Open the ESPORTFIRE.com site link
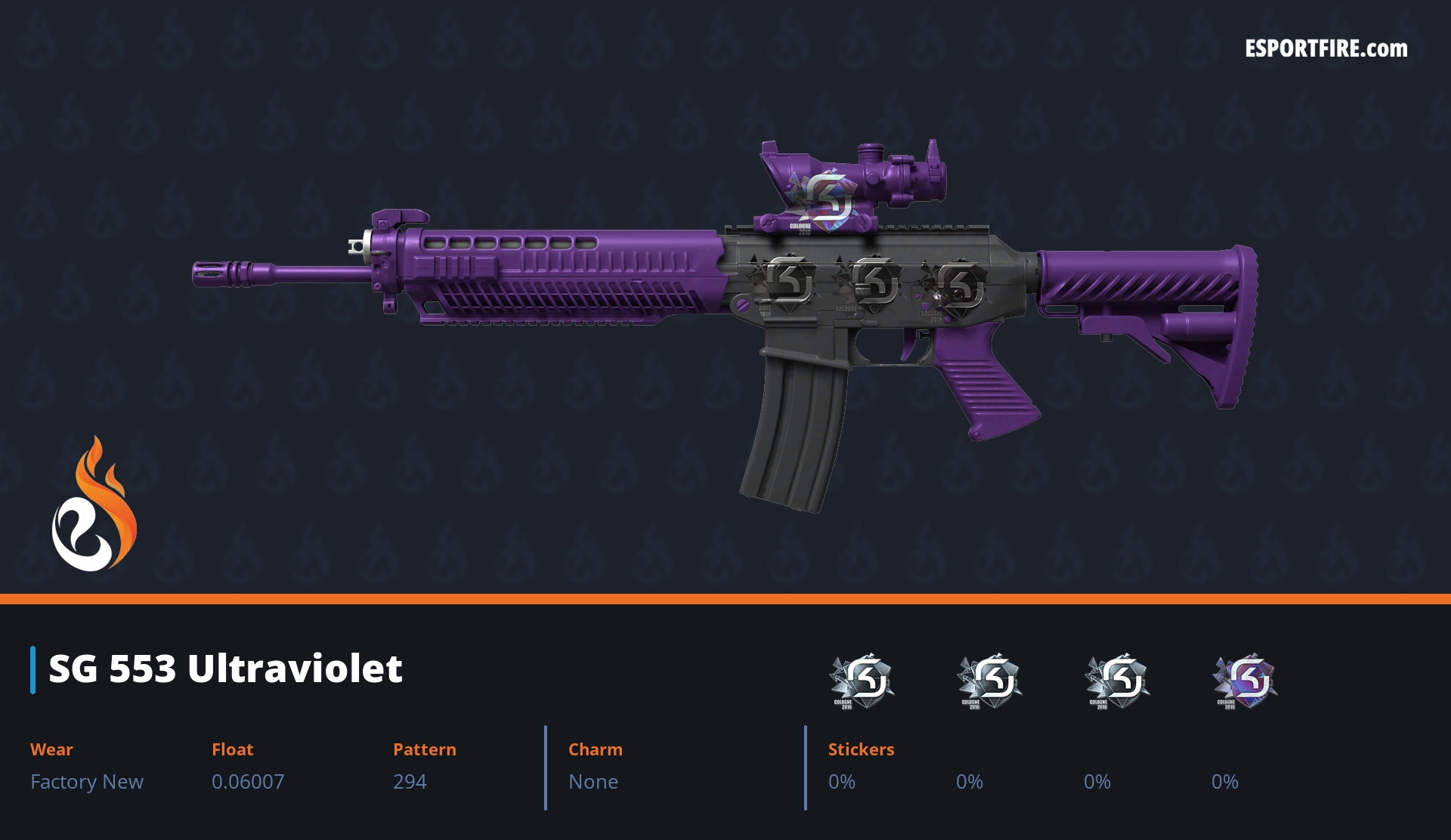 1326,49
